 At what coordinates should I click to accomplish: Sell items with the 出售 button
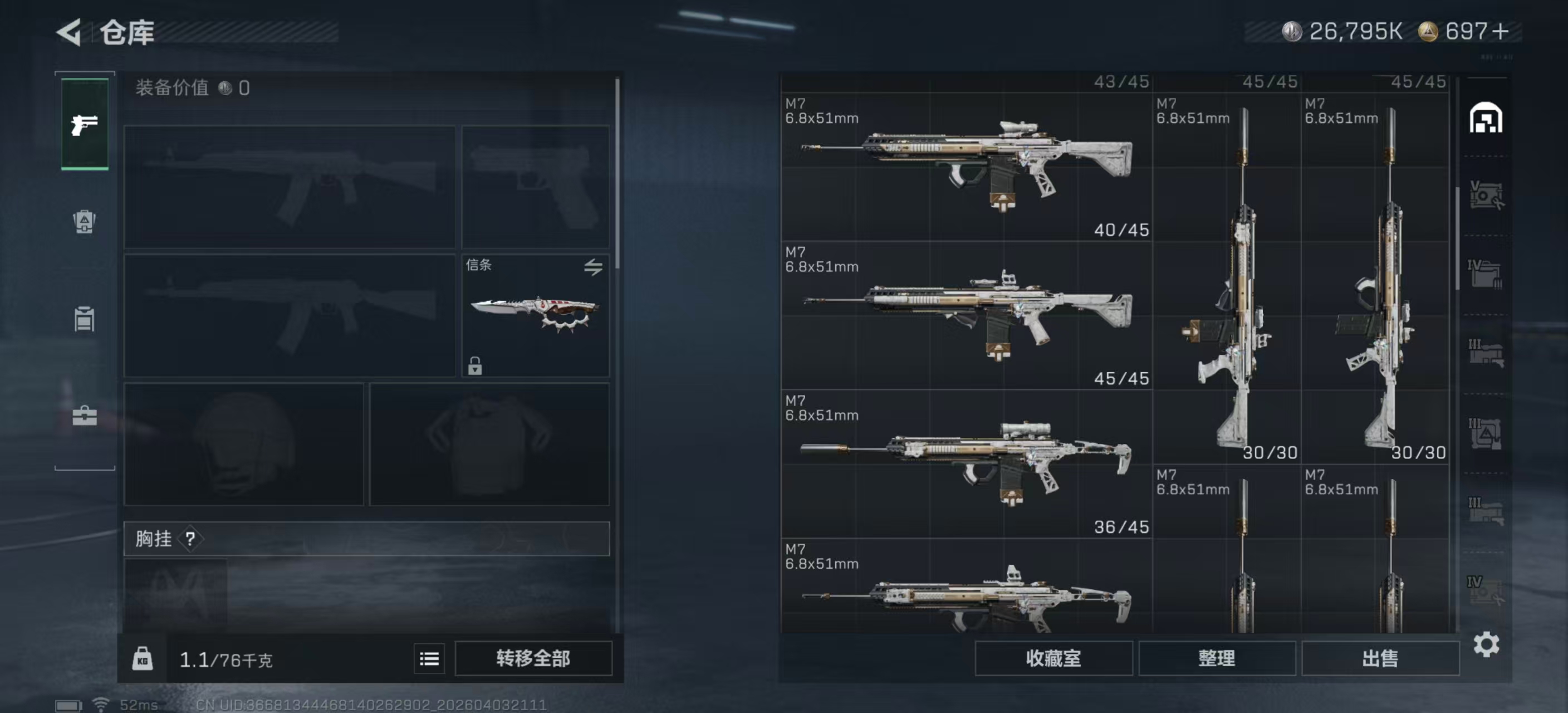[1379, 658]
